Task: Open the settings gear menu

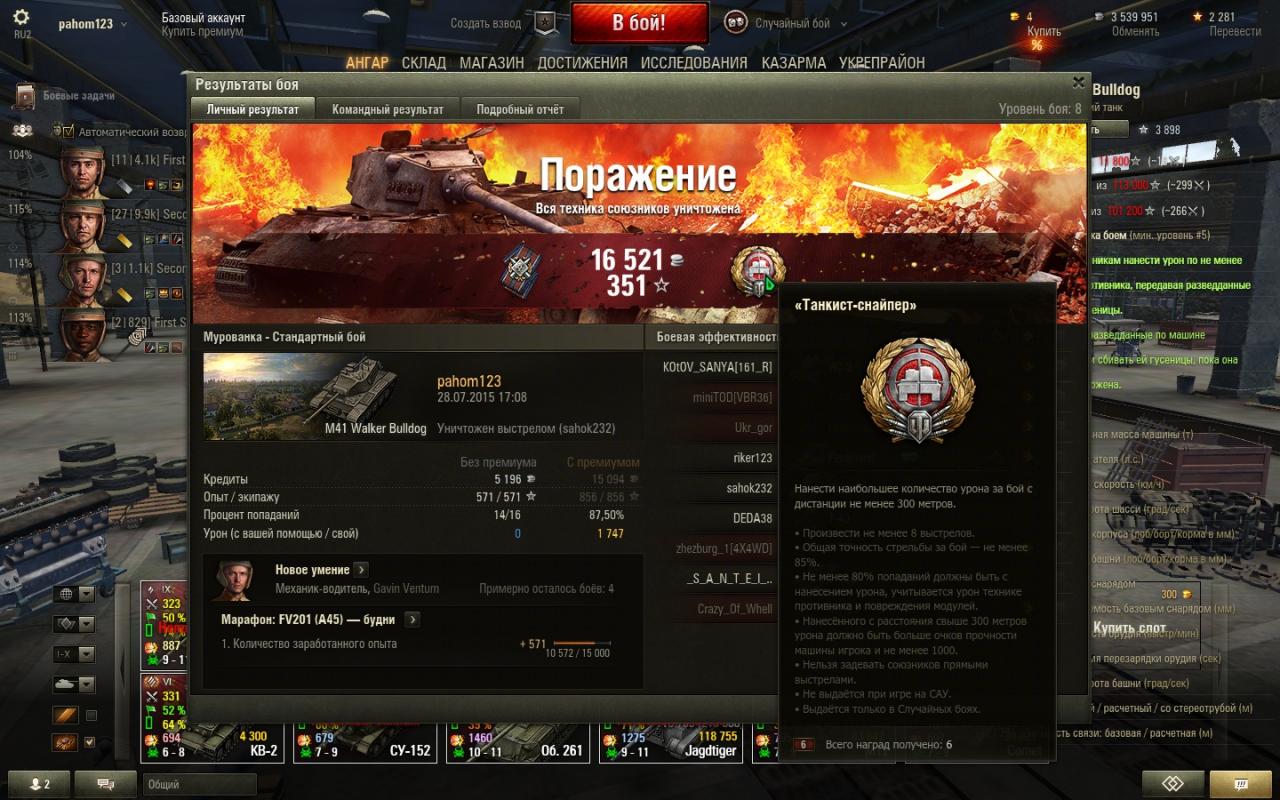Action: (x=21, y=17)
